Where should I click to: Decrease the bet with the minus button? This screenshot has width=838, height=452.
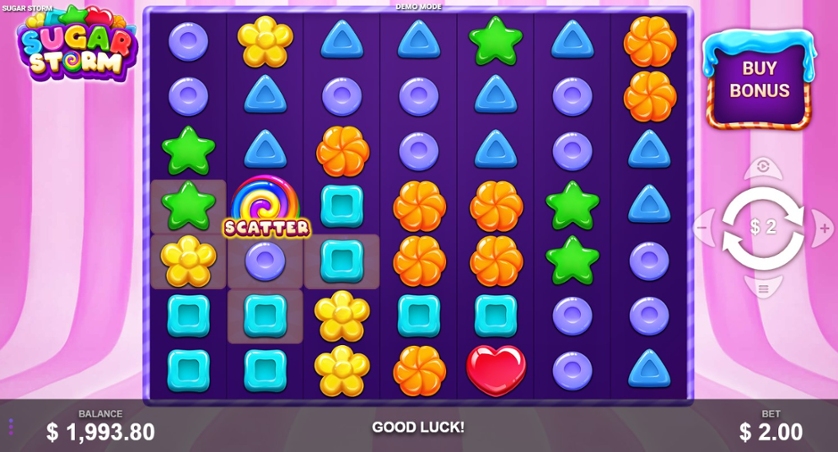[702, 228]
